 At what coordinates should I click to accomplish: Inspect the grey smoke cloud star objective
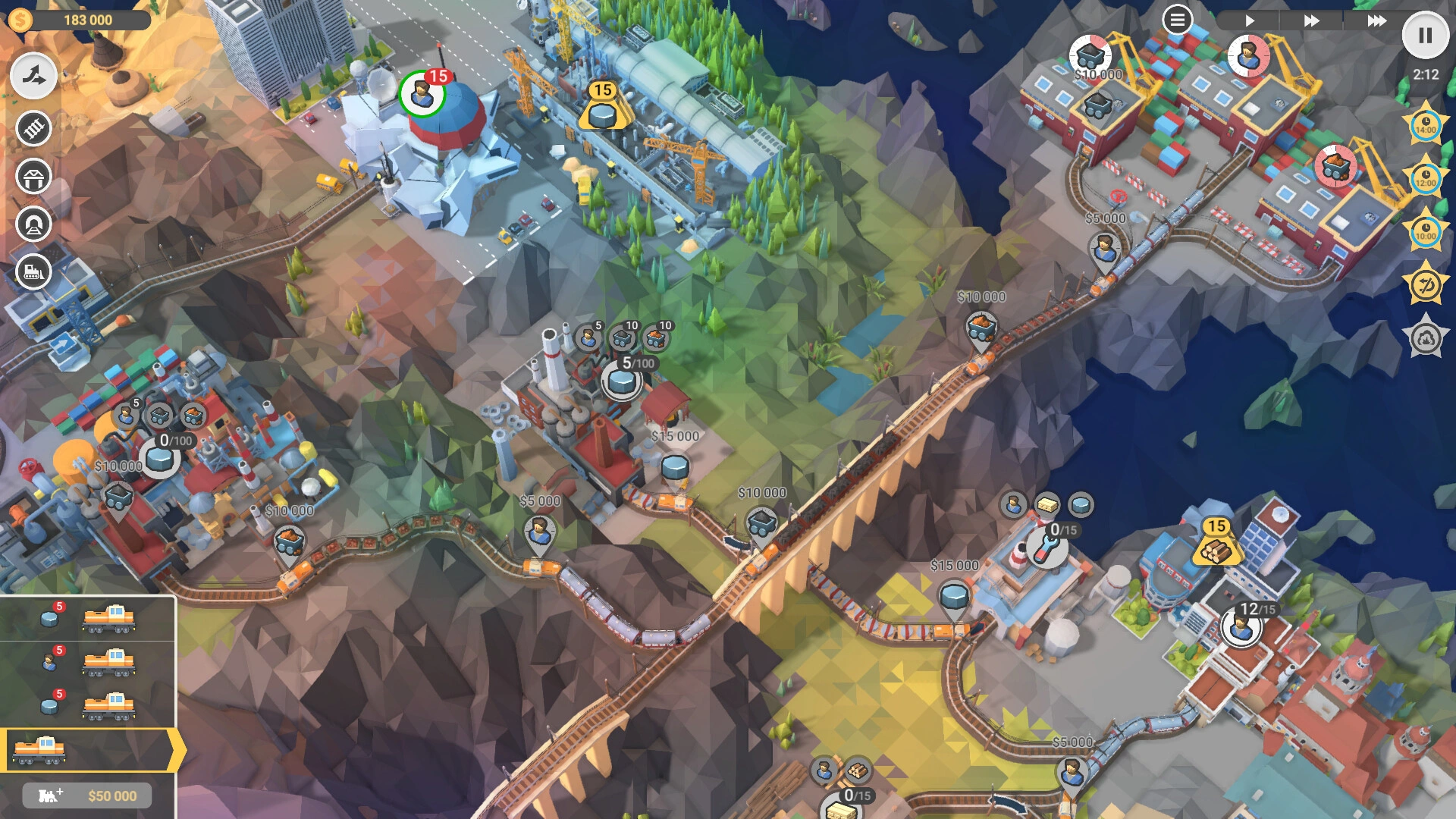(x=1425, y=338)
